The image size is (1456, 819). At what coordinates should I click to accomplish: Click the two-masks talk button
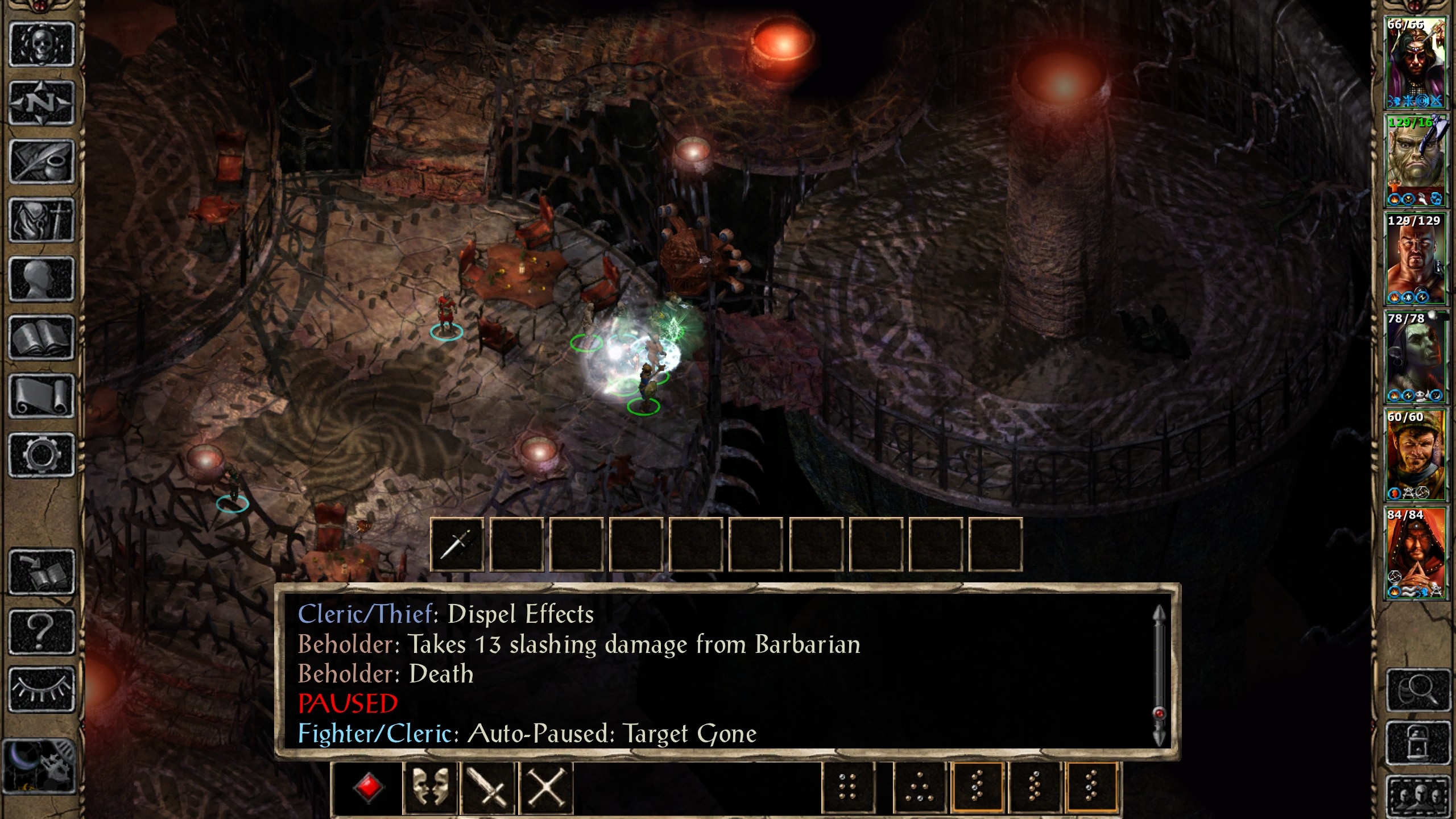[x=429, y=788]
